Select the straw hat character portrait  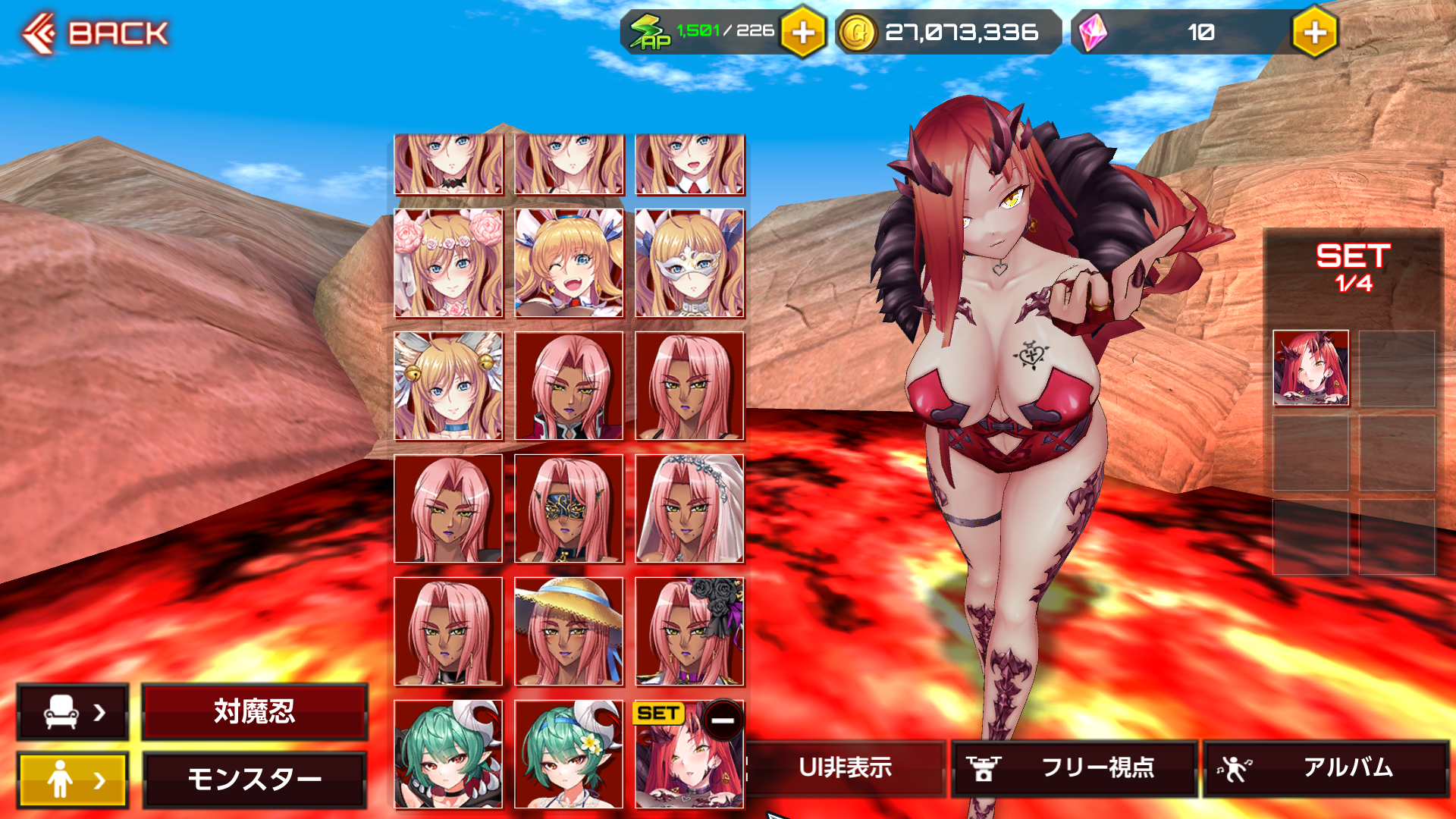click(569, 633)
